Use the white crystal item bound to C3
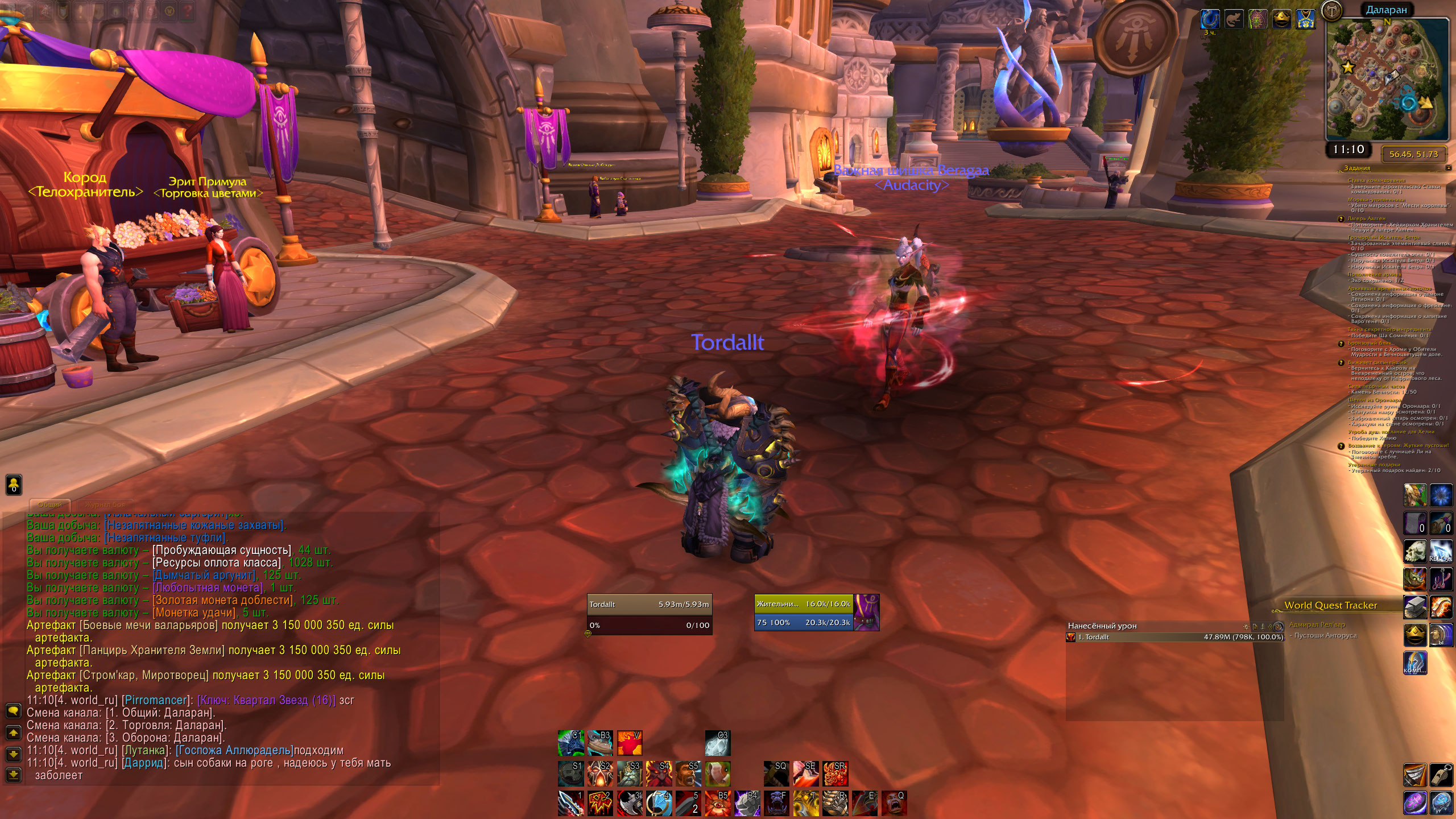This screenshot has width=1456, height=819. click(717, 743)
